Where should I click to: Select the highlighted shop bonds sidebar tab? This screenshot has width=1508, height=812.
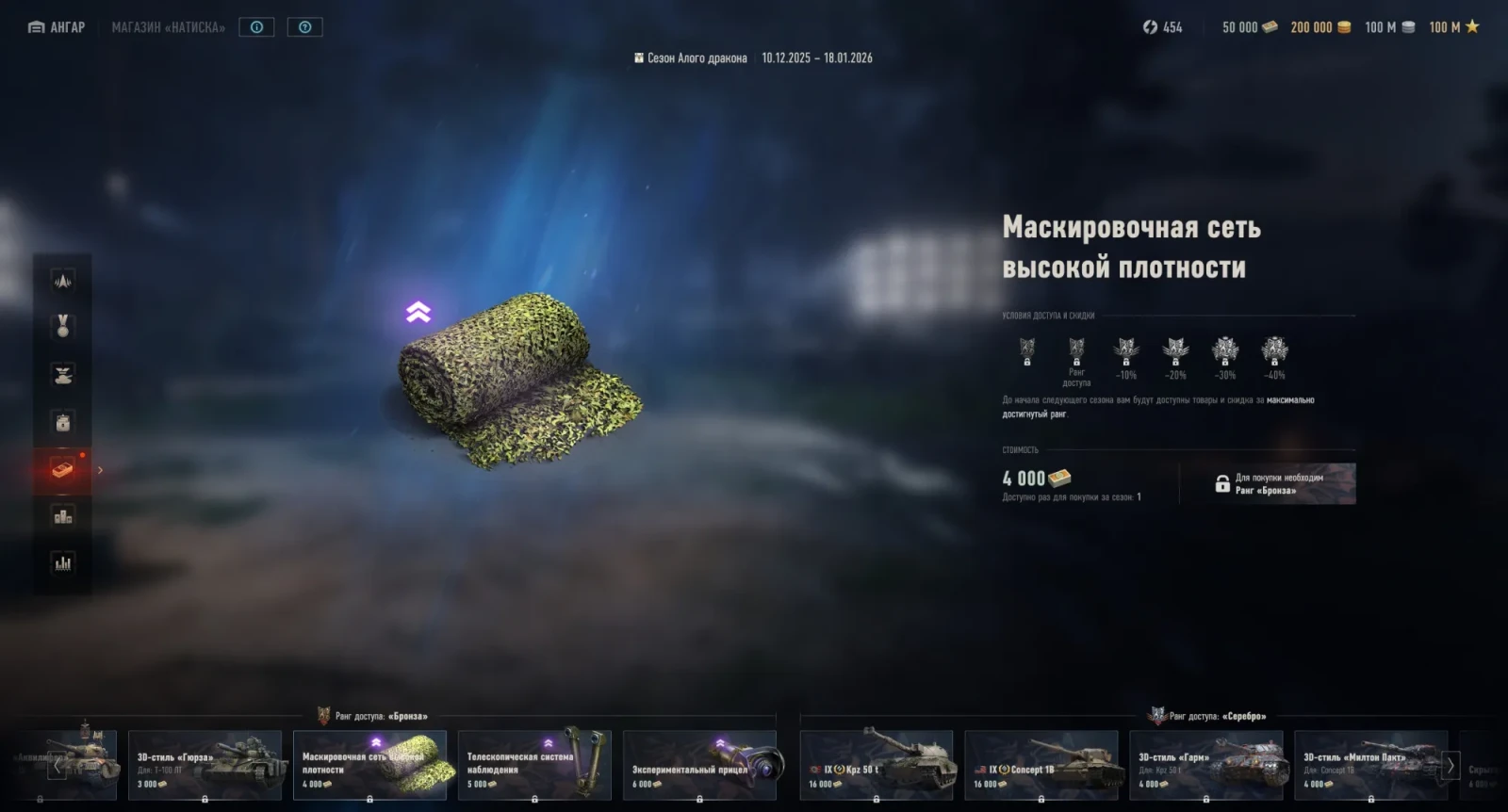pyautogui.click(x=63, y=469)
